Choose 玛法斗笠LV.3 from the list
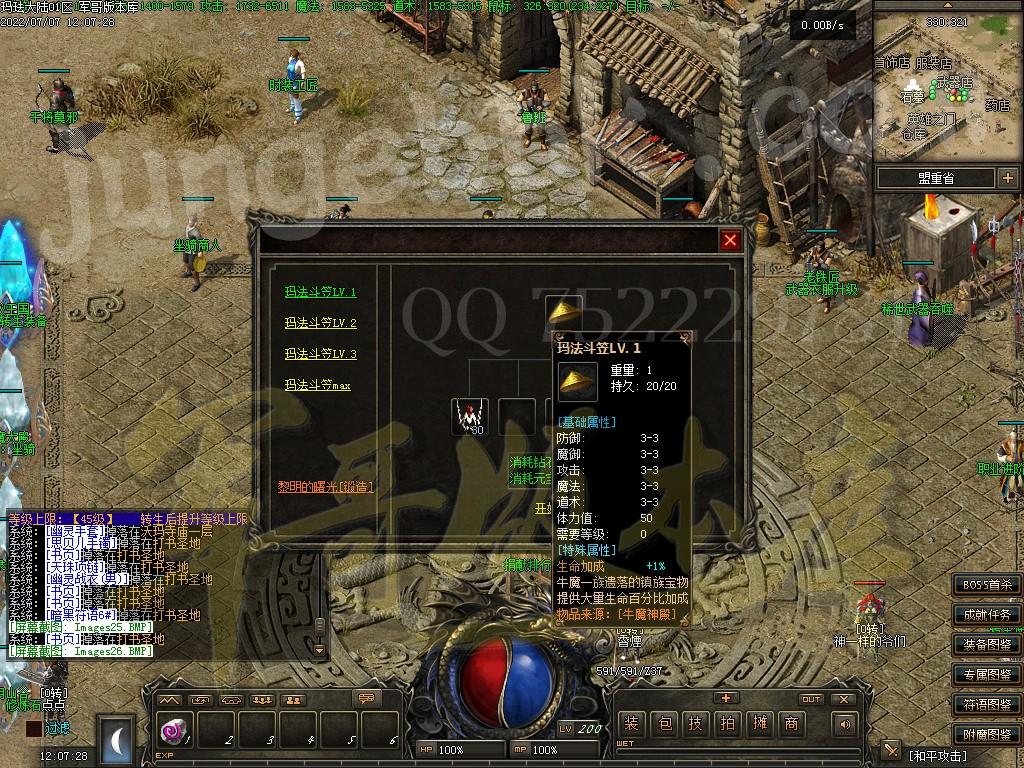This screenshot has height=768, width=1024. (320, 354)
